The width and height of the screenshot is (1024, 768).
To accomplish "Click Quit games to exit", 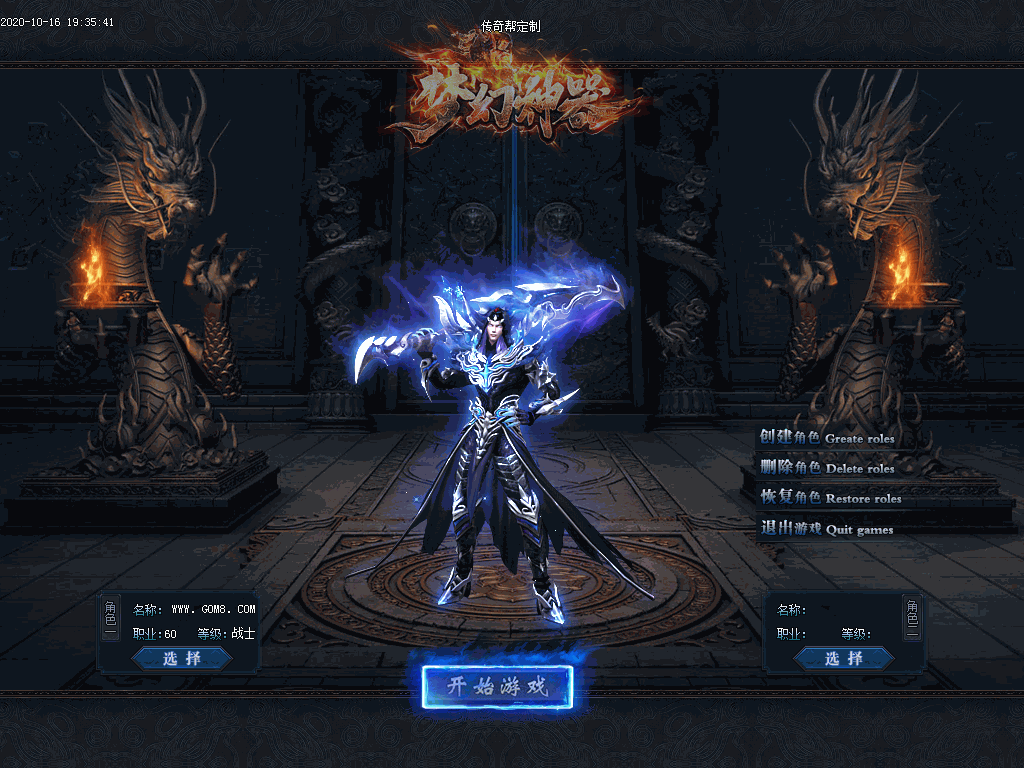I will pos(826,529).
